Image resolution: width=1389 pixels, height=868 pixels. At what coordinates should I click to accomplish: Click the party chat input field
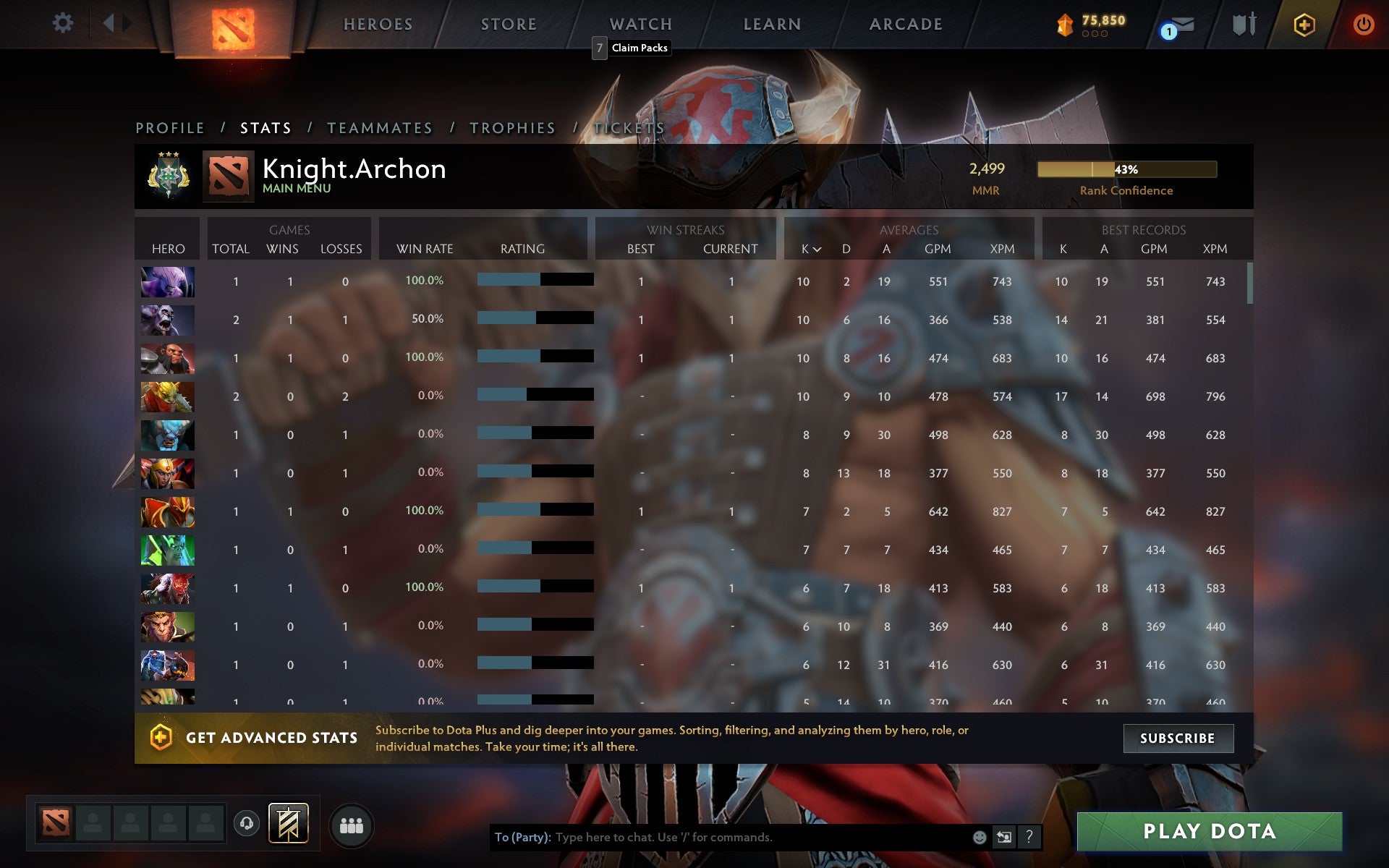pyautogui.click(x=723, y=838)
